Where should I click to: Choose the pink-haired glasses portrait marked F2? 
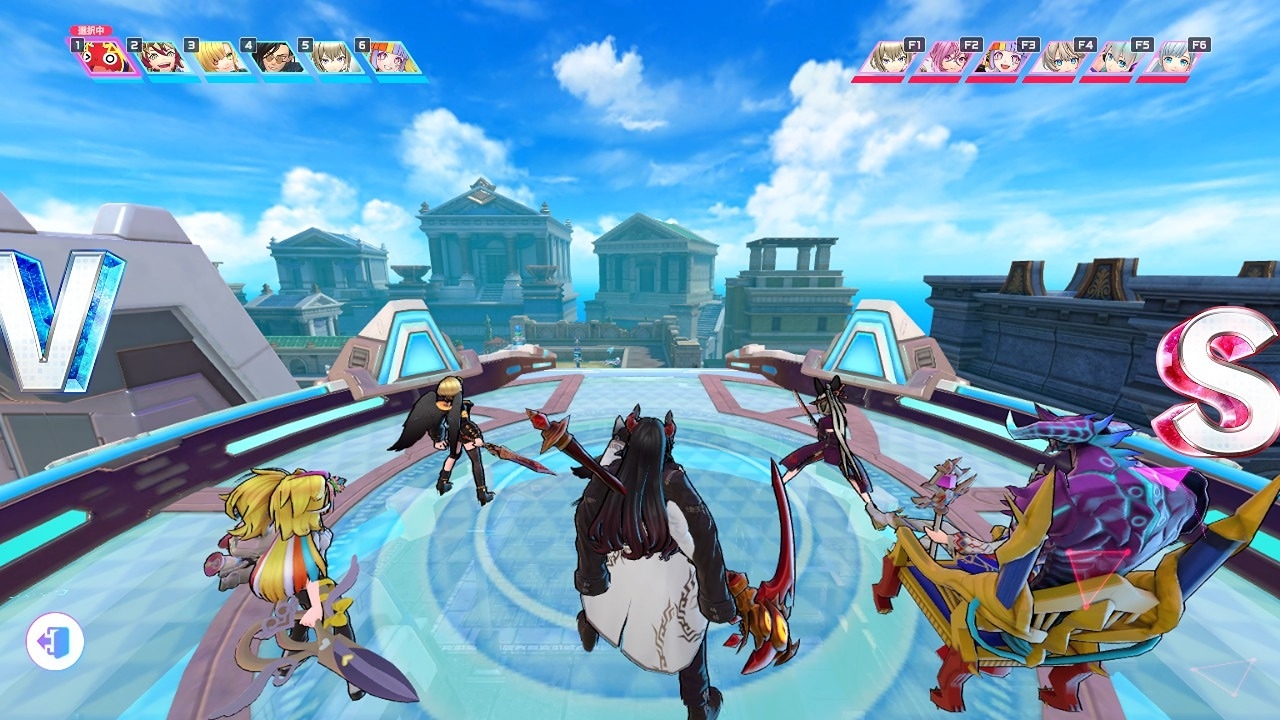click(x=945, y=58)
